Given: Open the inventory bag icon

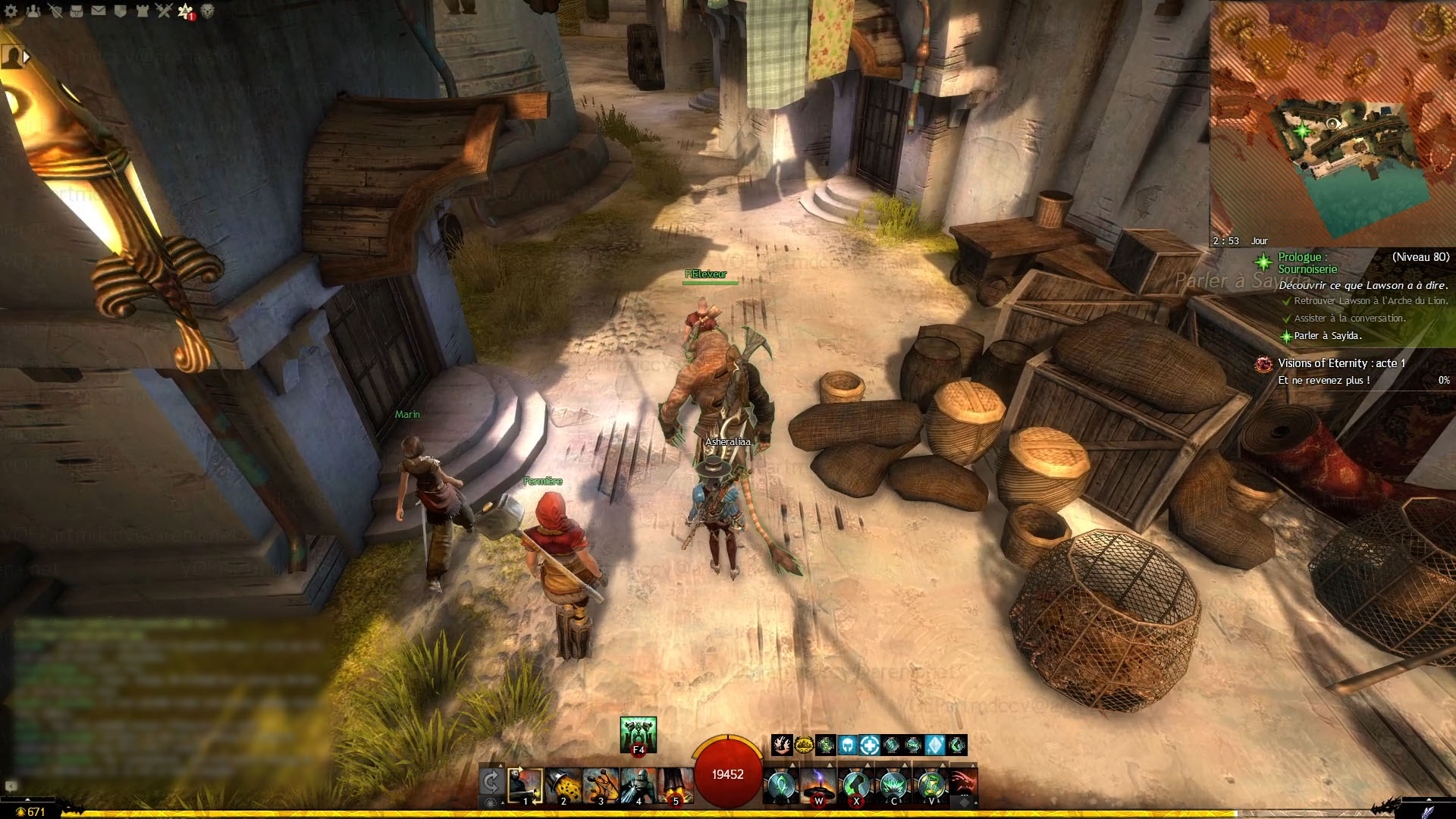Looking at the screenshot, I should [77, 11].
